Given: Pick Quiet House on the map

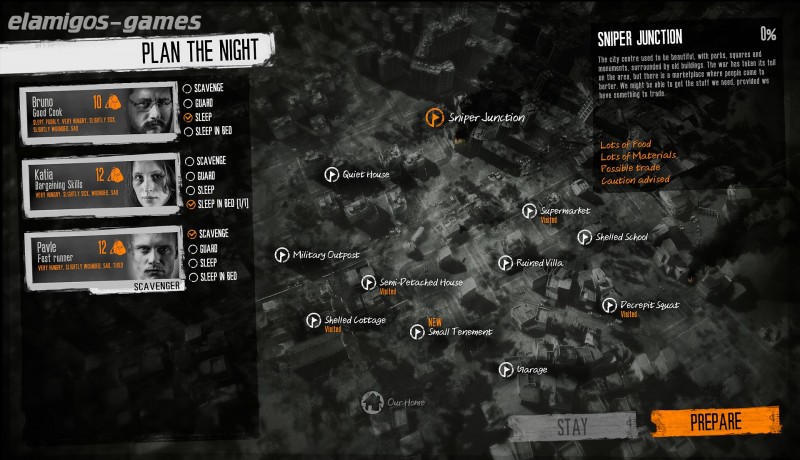Looking at the screenshot, I should click(x=331, y=174).
